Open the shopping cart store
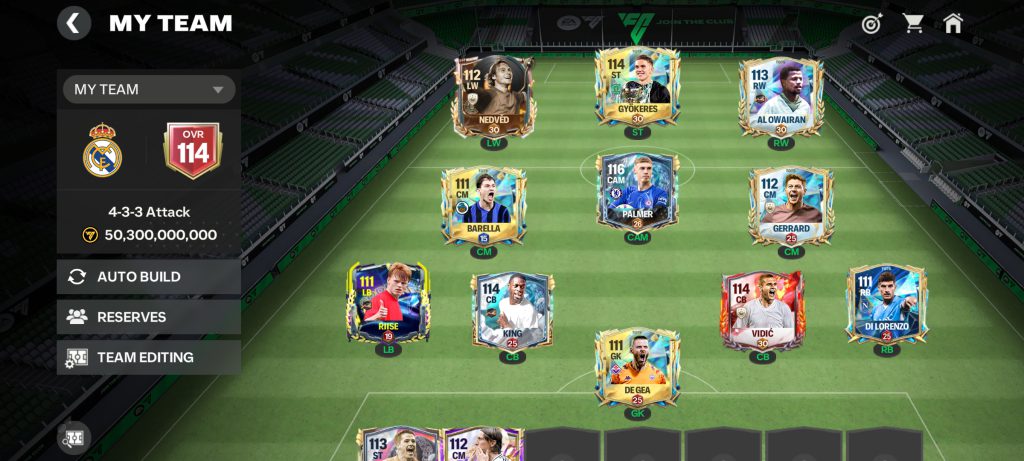 913,23
